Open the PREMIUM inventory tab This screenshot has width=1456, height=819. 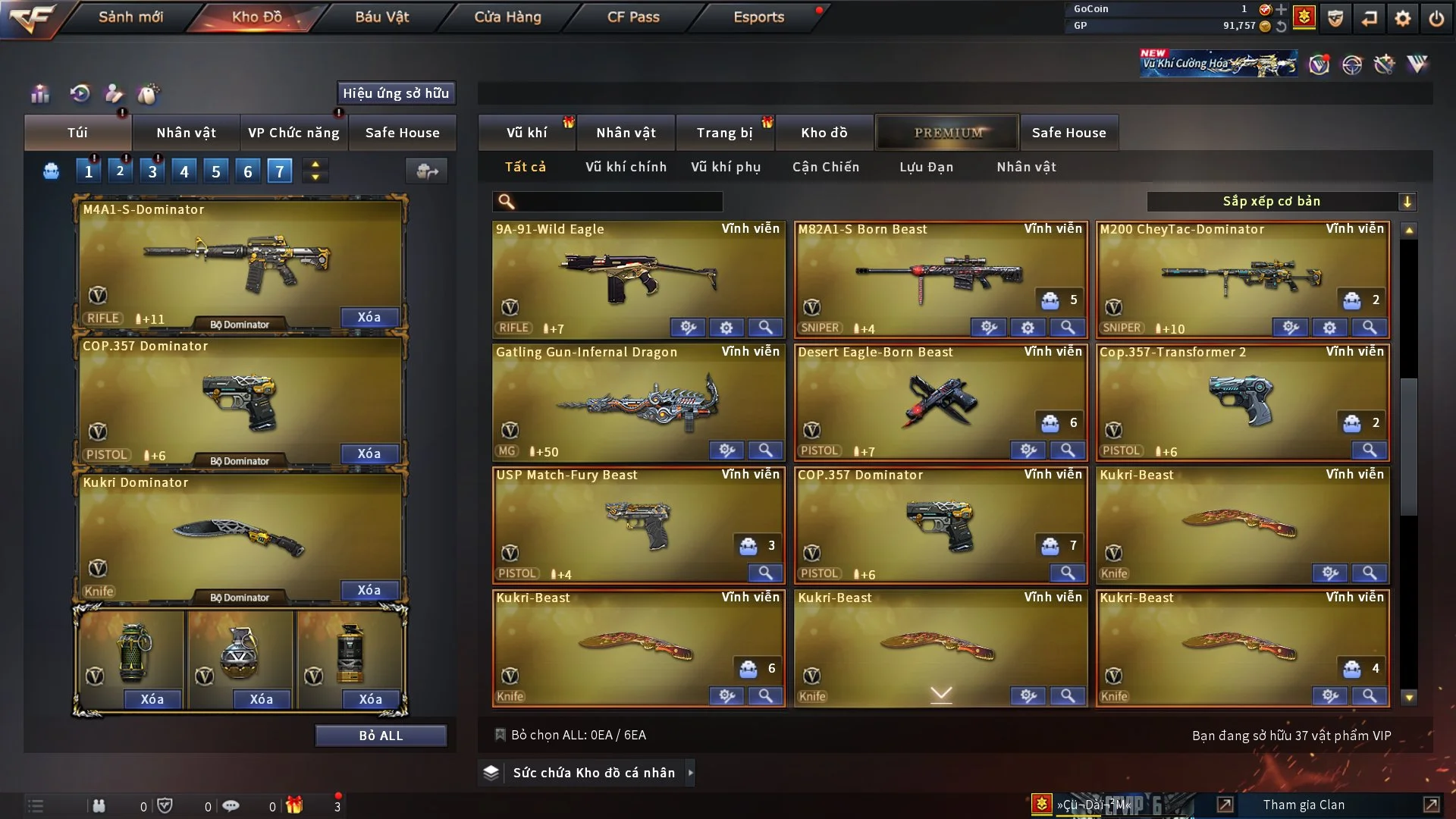948,133
